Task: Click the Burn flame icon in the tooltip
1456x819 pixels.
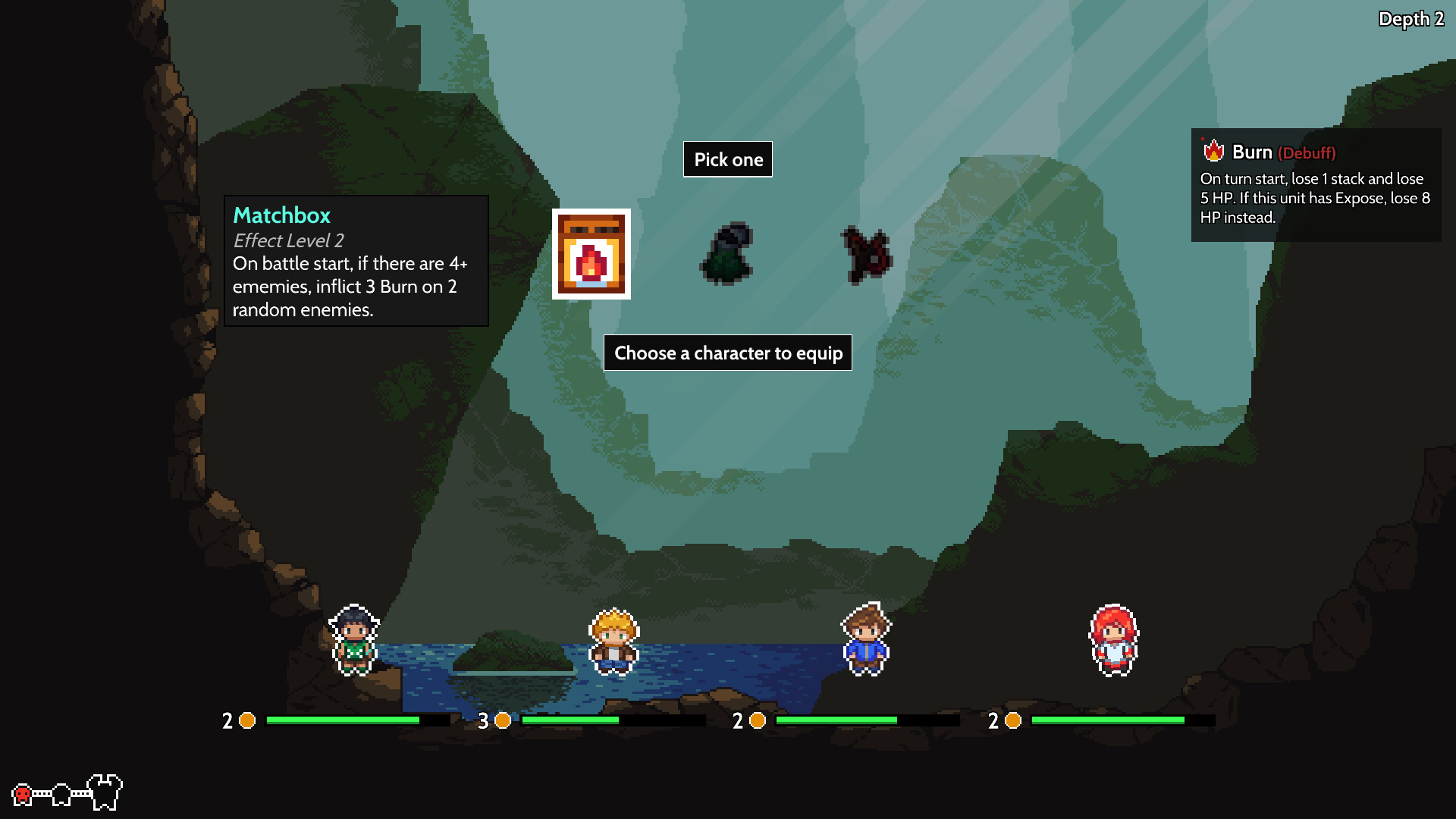Action: point(1213,152)
